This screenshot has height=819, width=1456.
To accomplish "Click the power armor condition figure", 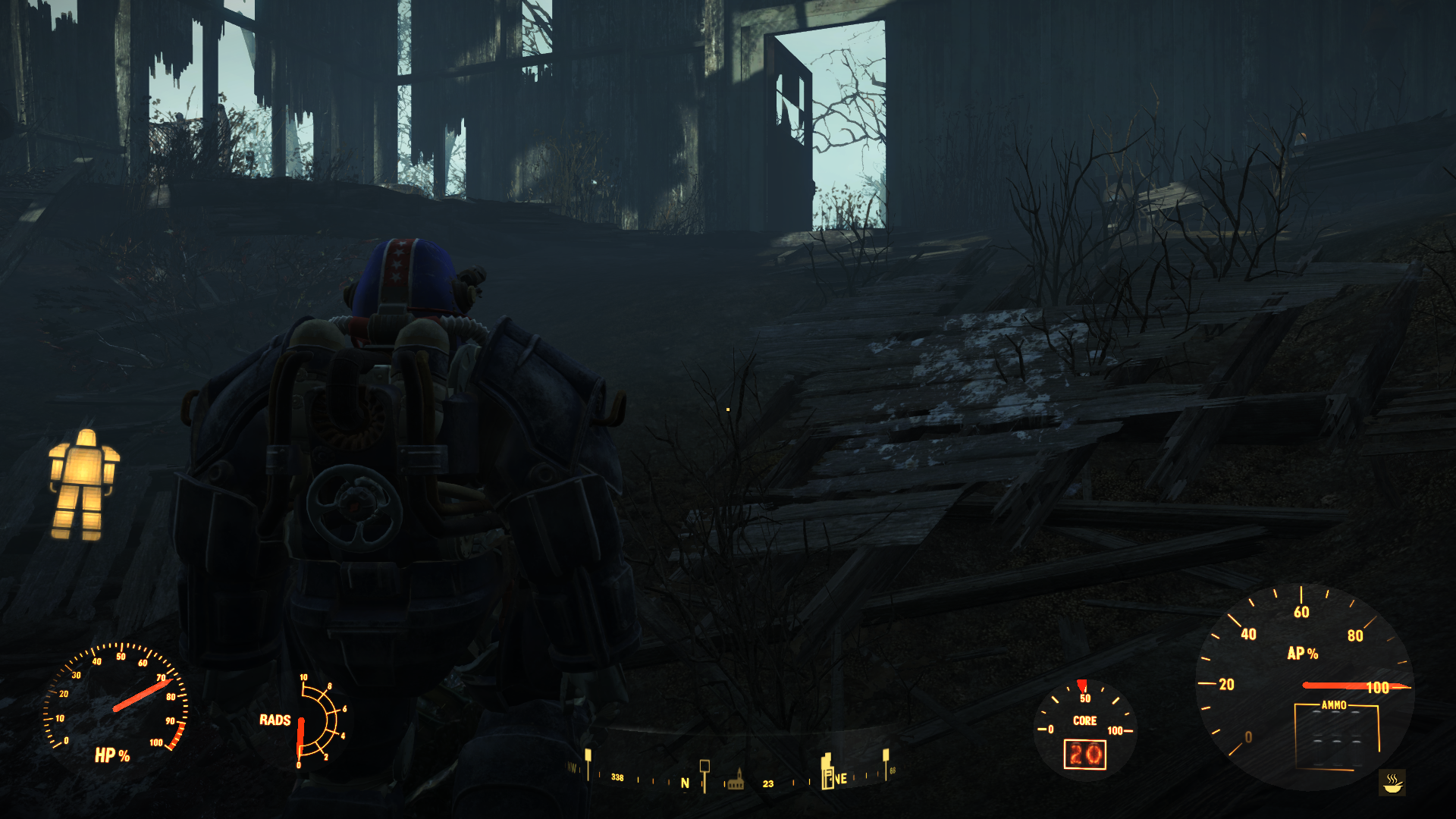I will 83,485.
